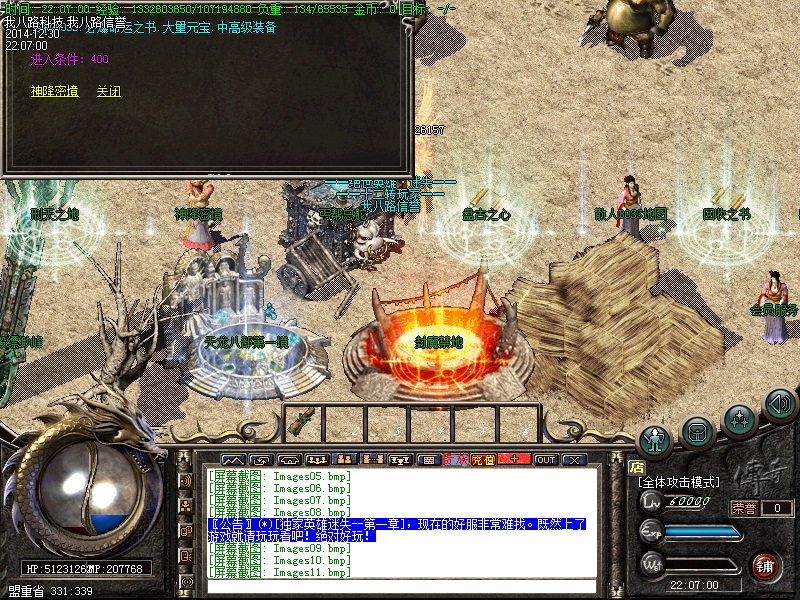The height and width of the screenshot is (600, 800).
Task: Choose the 神降密境 dialogue option
Action: coord(54,91)
